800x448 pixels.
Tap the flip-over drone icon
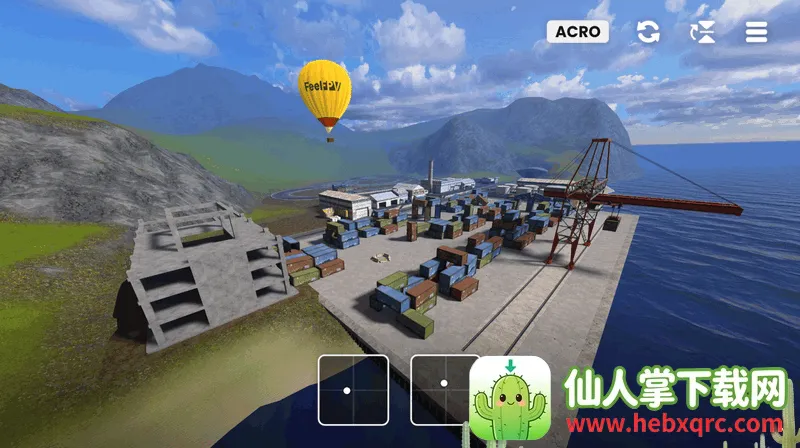tap(703, 32)
